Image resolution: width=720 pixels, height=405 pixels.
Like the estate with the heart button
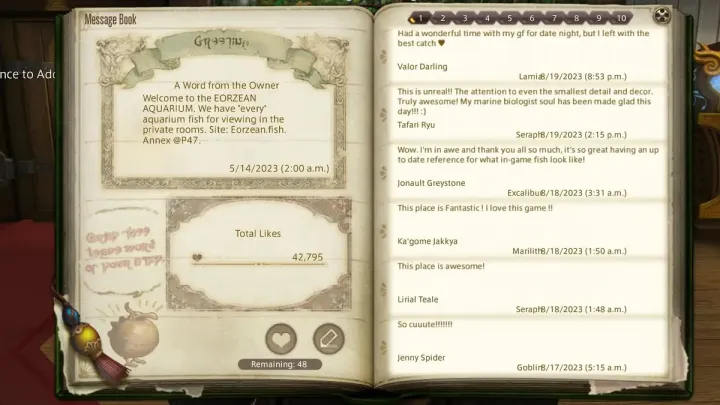pyautogui.click(x=281, y=339)
